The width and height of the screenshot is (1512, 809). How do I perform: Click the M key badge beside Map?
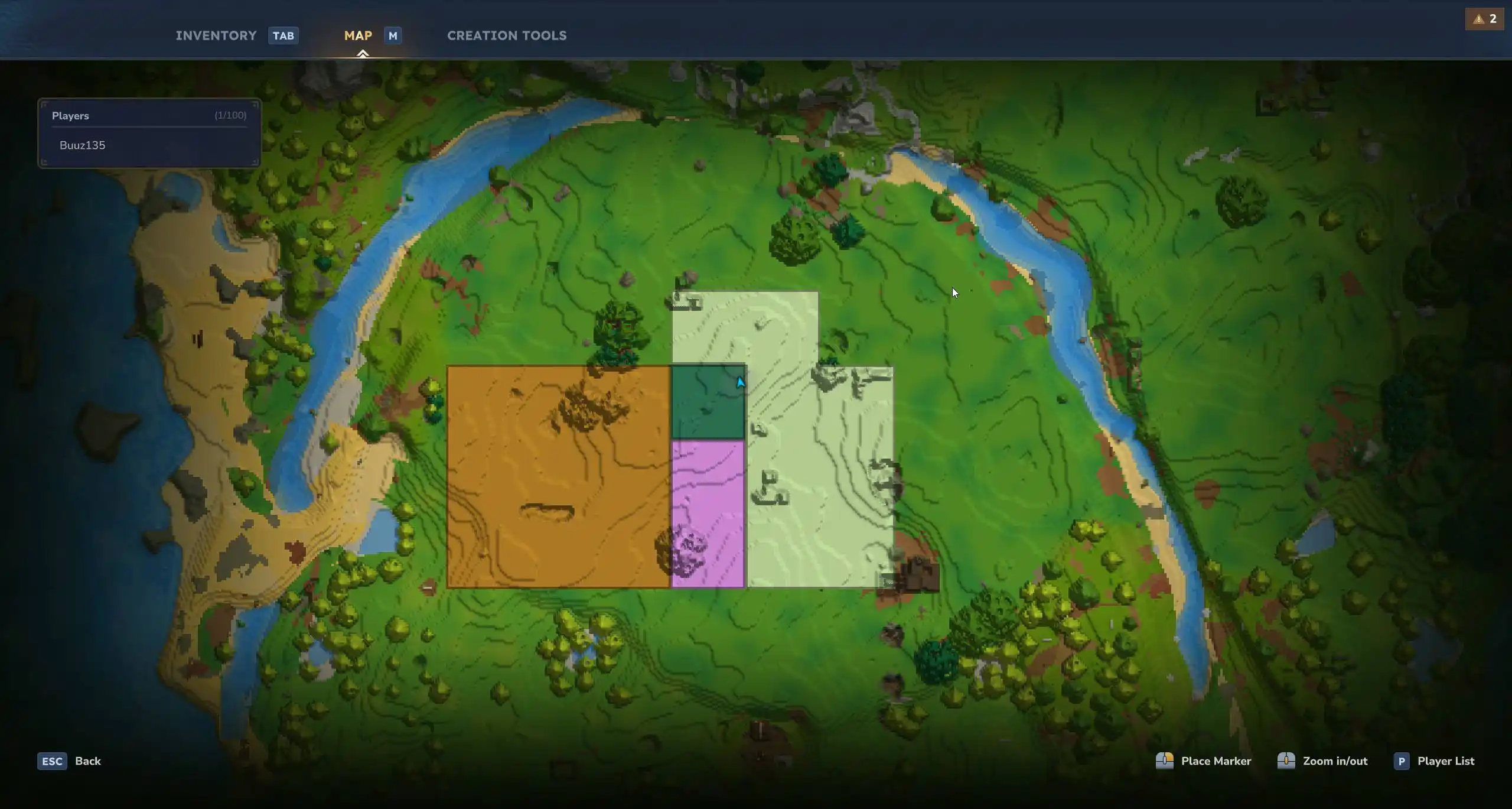(392, 35)
